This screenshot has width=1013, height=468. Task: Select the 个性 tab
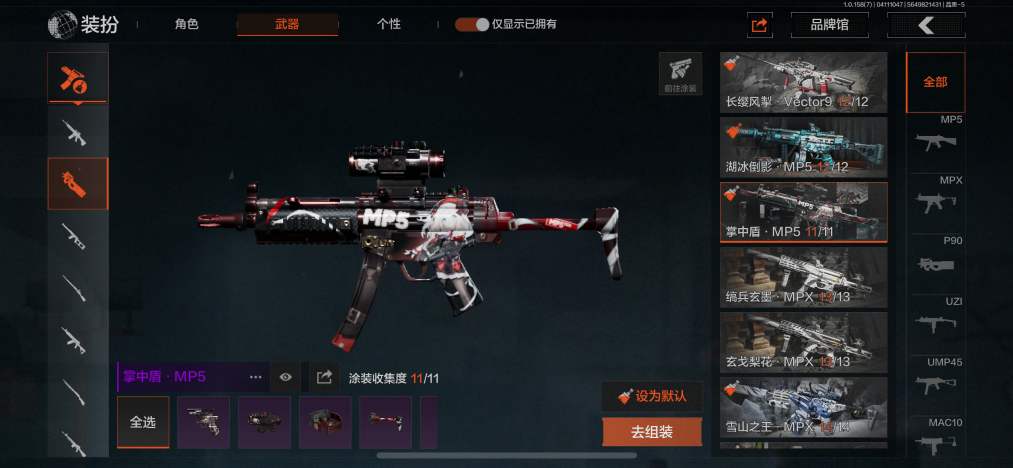[389, 24]
